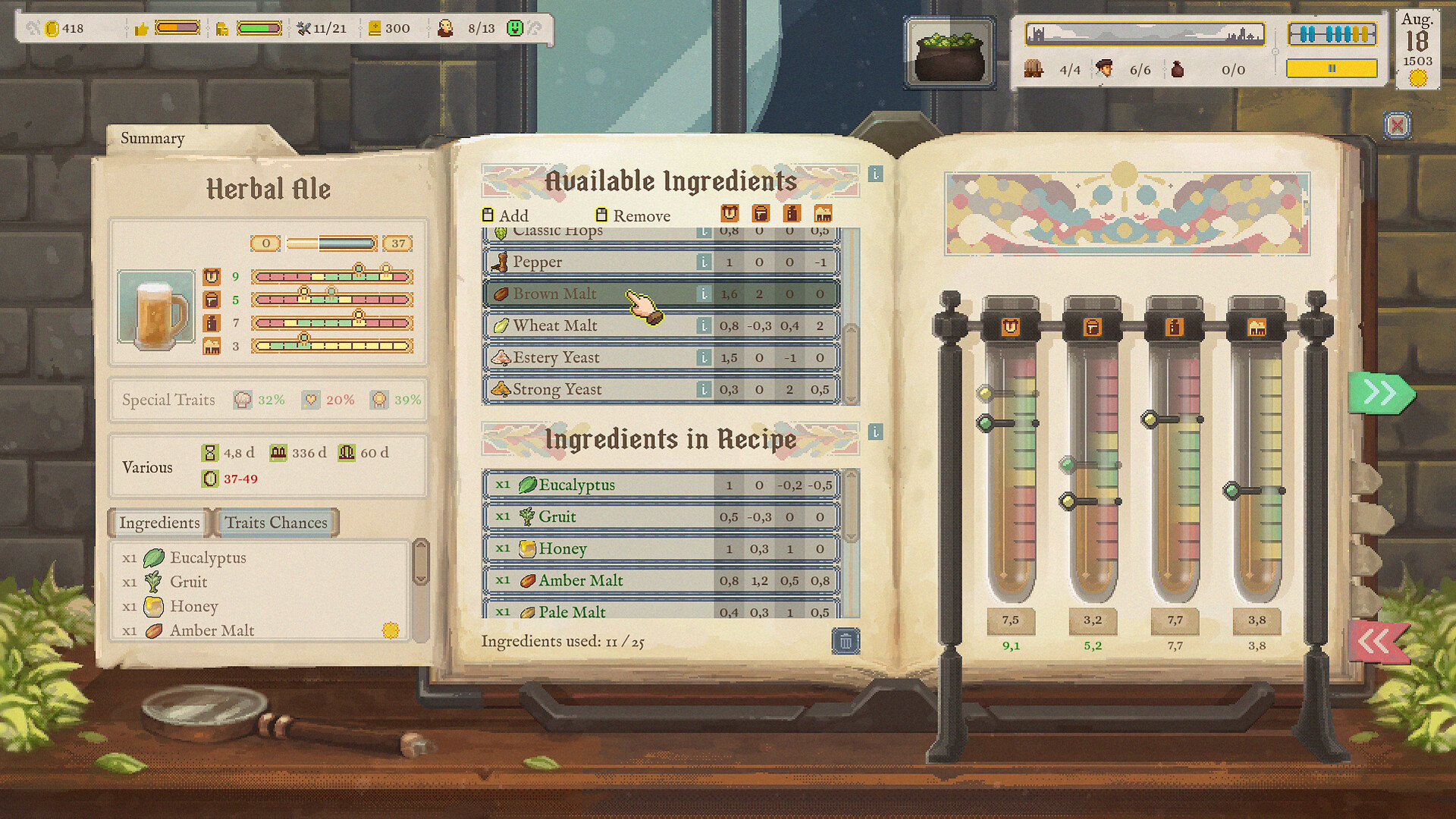1456x819 pixels.
Task: Sort available ingredients by the castle stat icon
Action: point(822,214)
